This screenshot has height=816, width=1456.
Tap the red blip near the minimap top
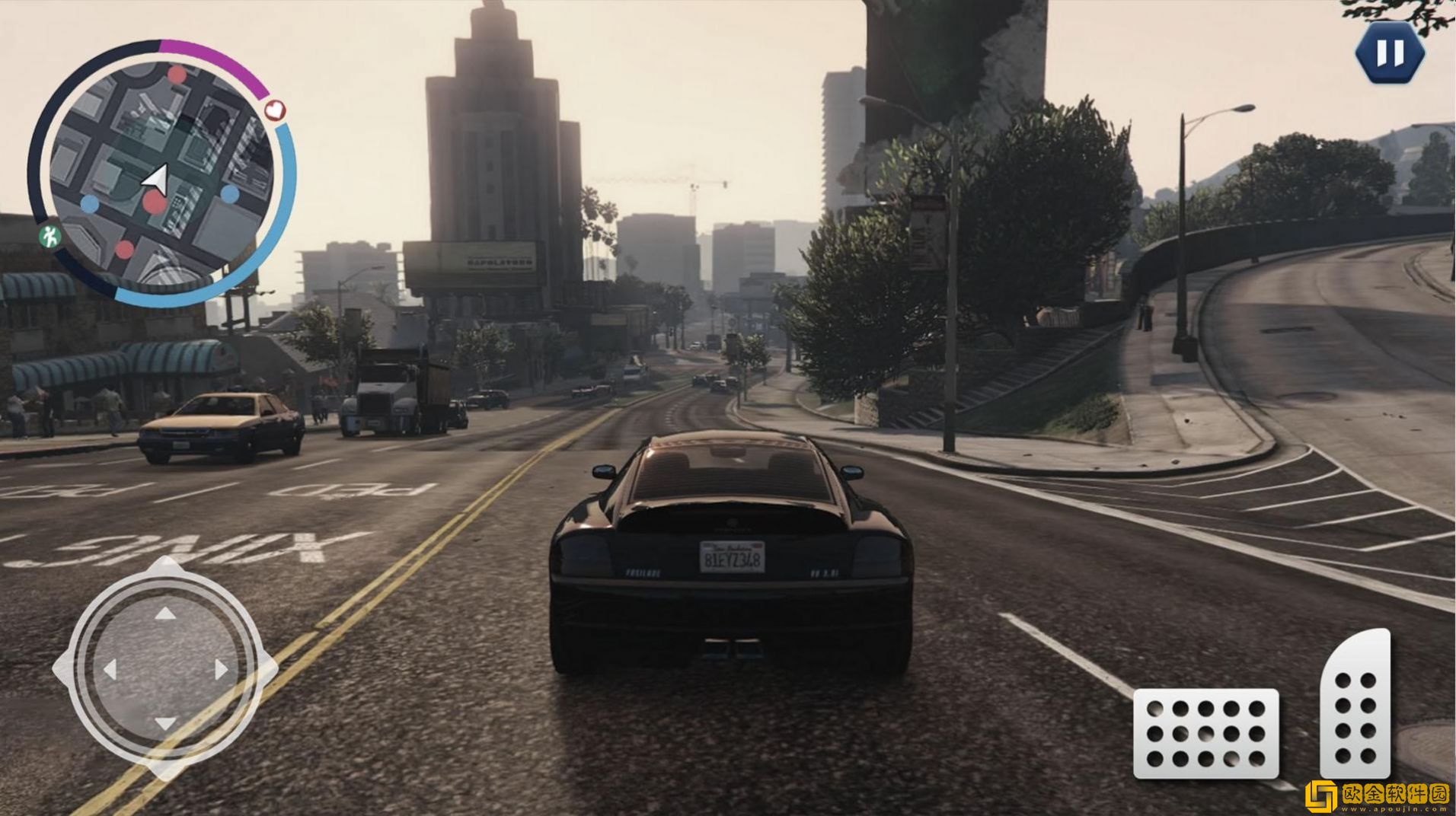[x=177, y=74]
